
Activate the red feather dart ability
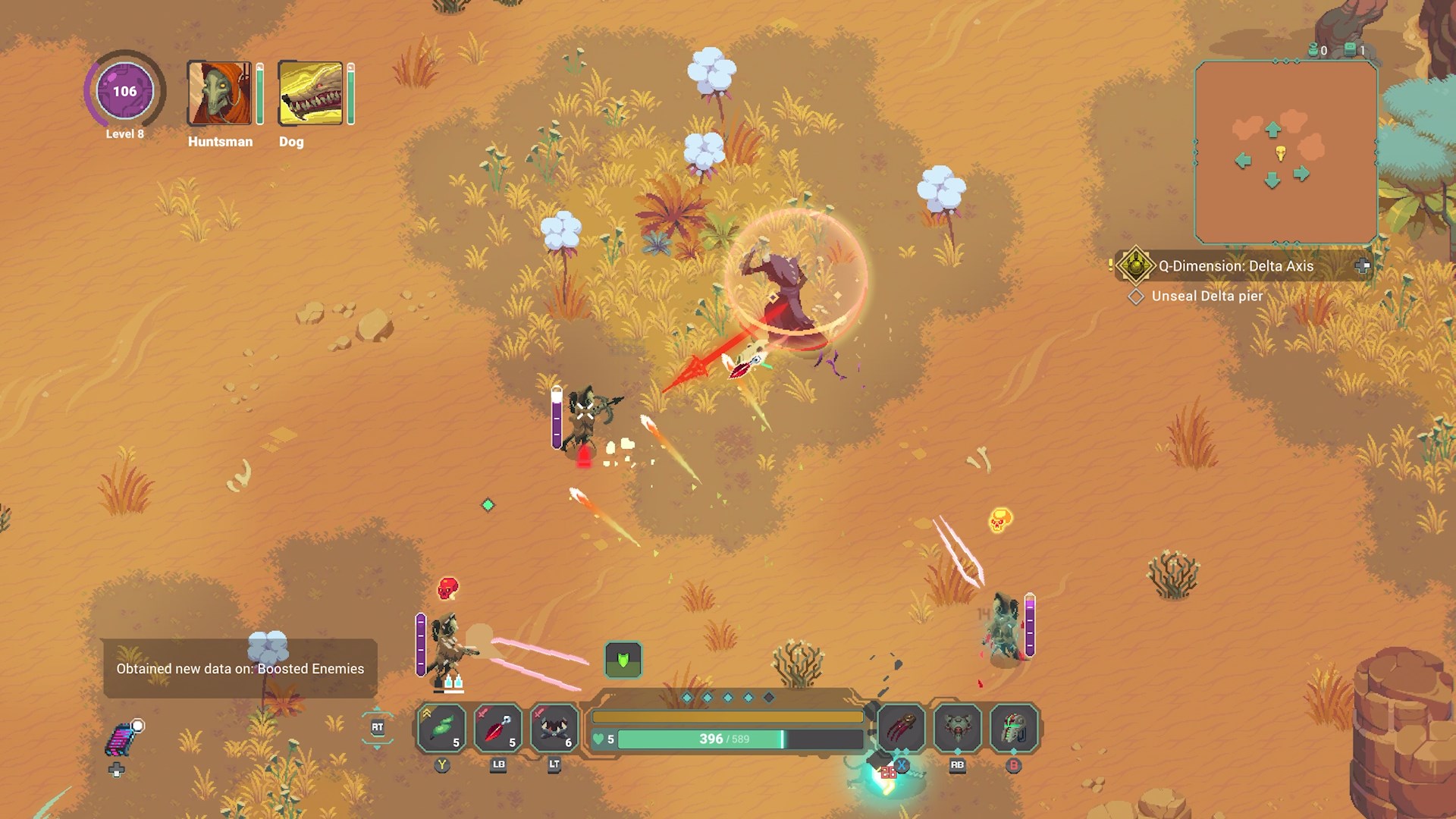(498, 728)
